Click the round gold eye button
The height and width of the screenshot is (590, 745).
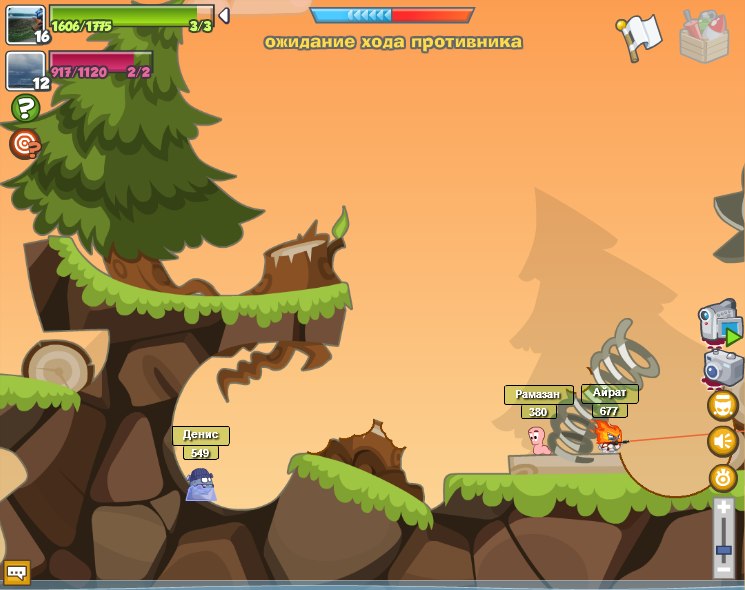click(722, 478)
